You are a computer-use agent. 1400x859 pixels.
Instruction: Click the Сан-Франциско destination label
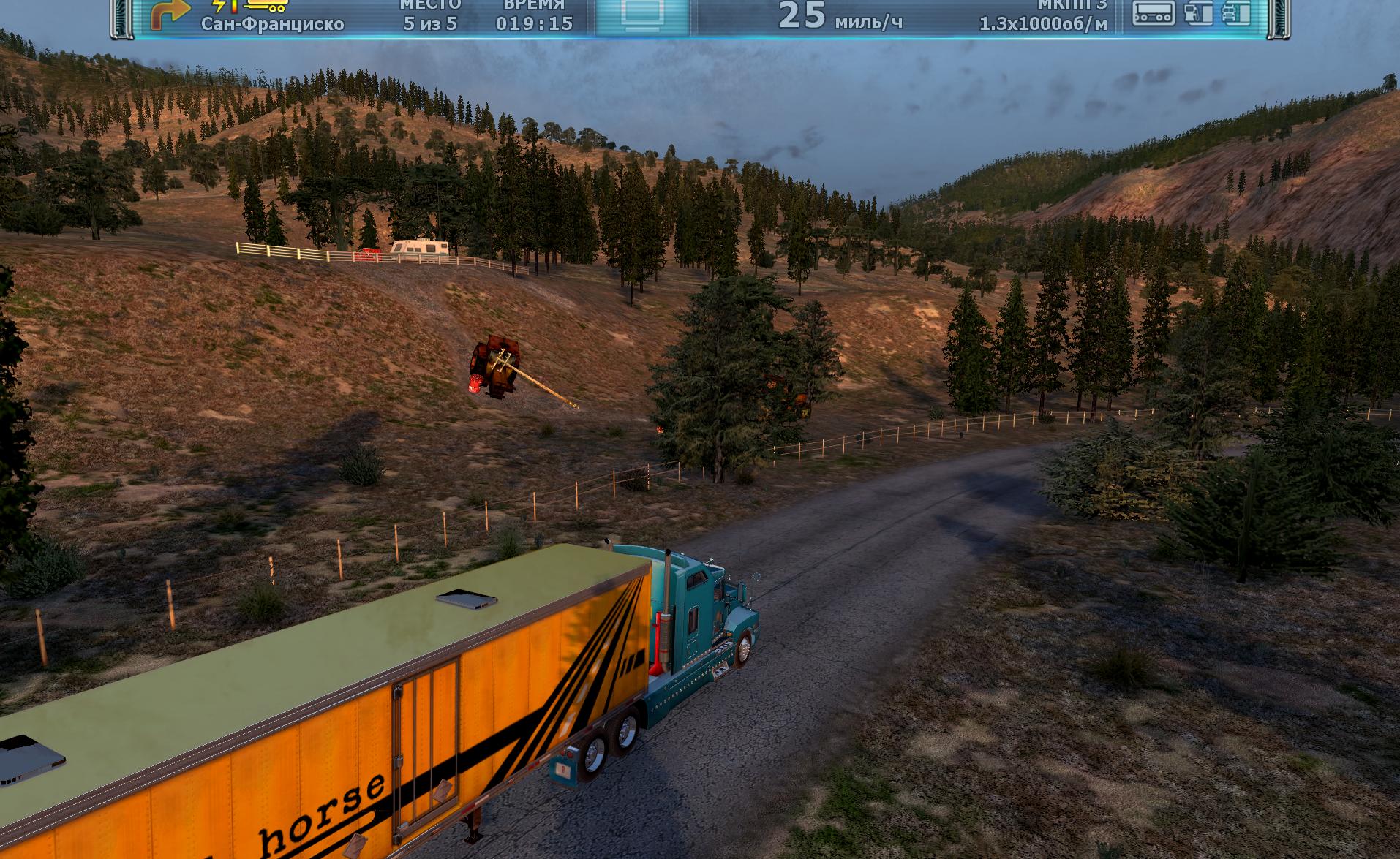tap(272, 24)
